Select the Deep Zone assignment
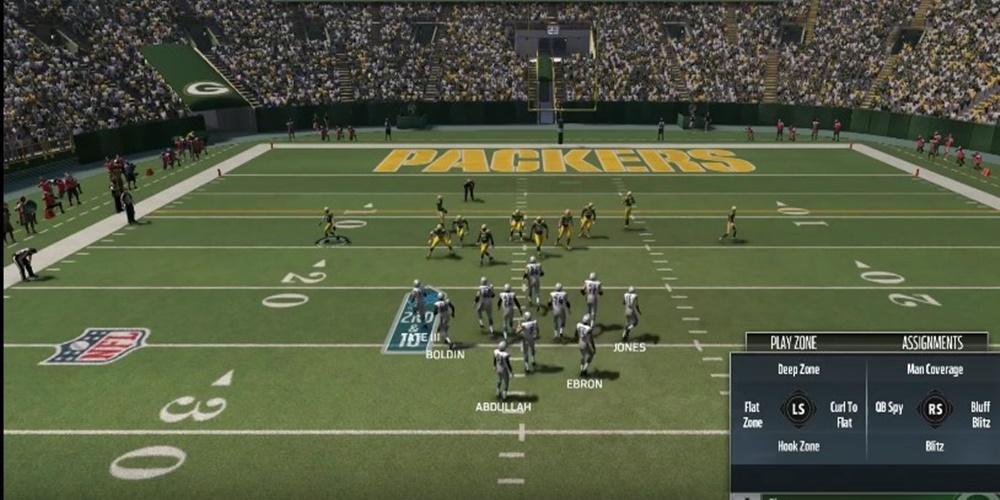Viewport: 1000px width, 500px height. pyautogui.click(x=798, y=370)
